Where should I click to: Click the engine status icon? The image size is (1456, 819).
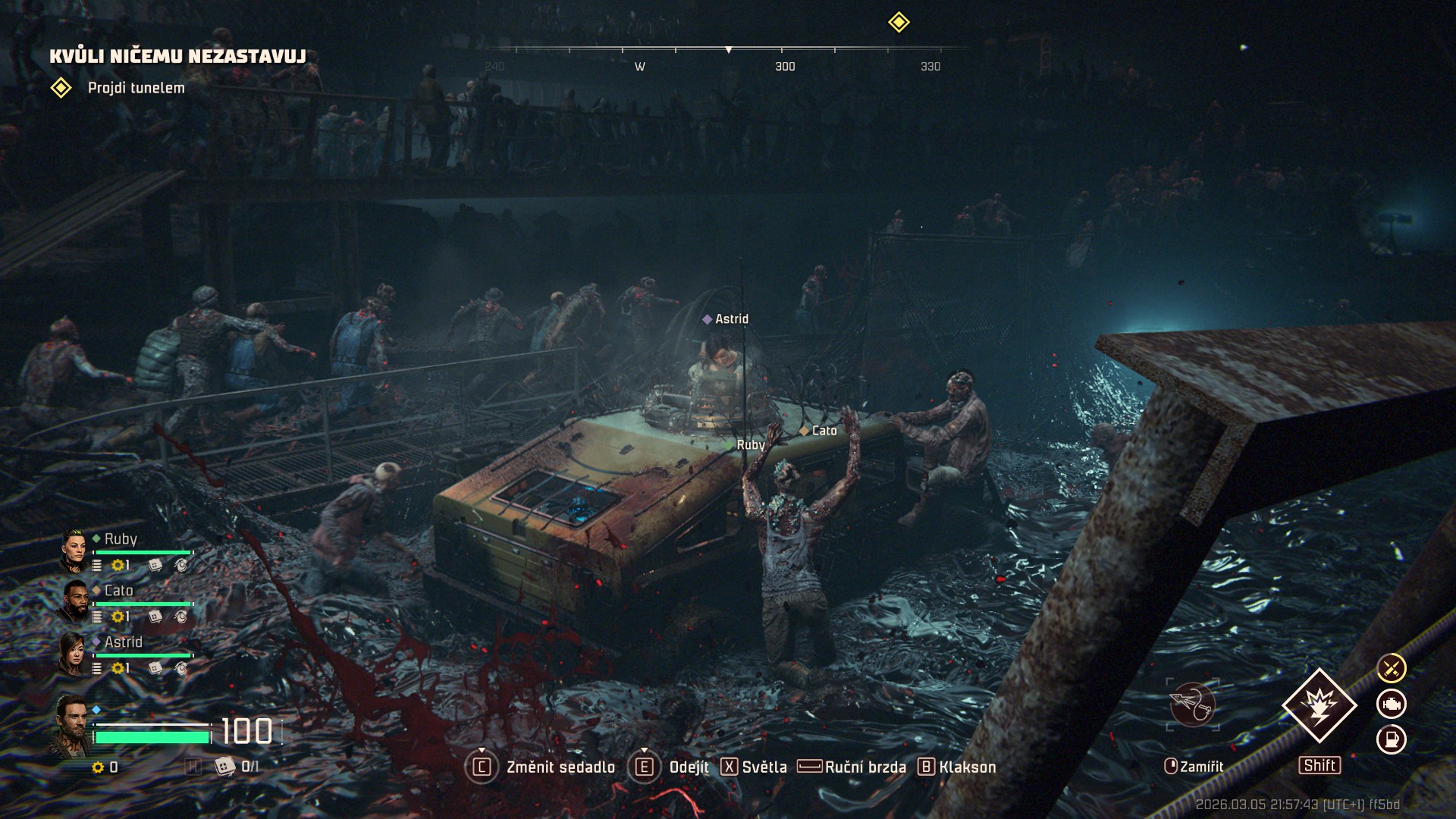pos(1392,704)
